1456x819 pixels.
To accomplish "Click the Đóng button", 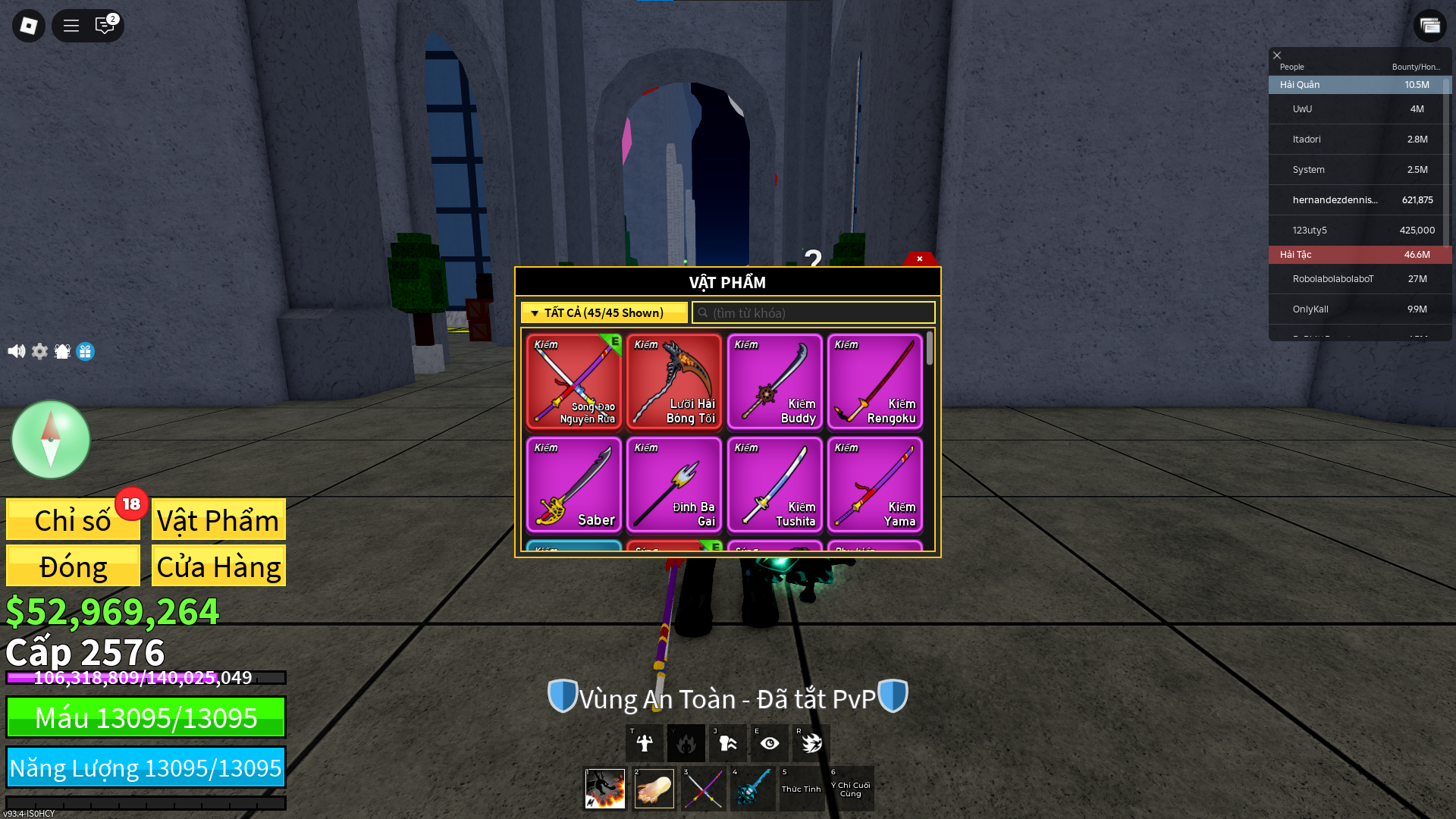I will click(x=73, y=566).
